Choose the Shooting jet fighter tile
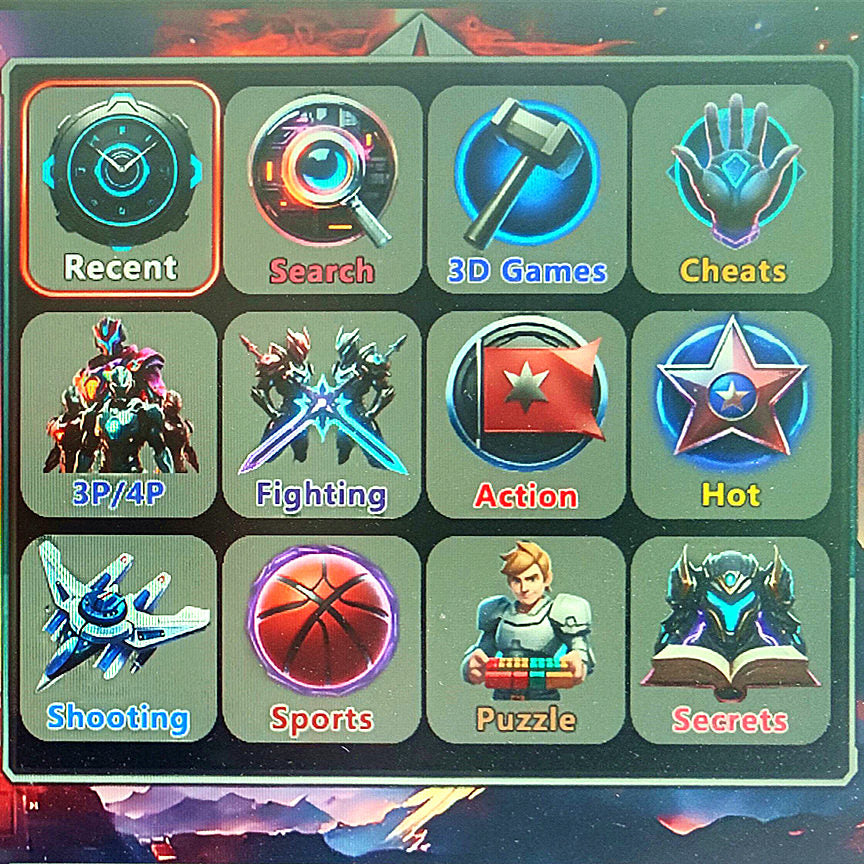 pos(119,638)
